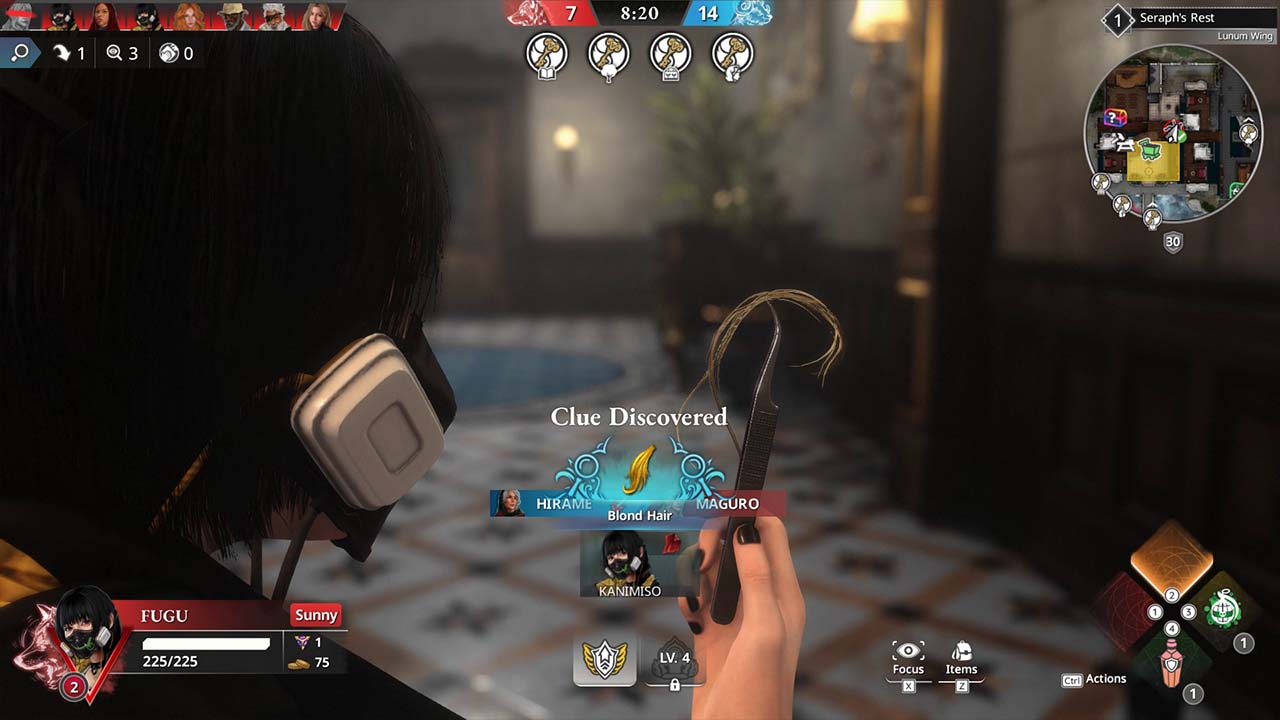Viewport: 1280px width, 720px height.
Task: Select the orange-haired woman's portrait
Action: [189, 16]
